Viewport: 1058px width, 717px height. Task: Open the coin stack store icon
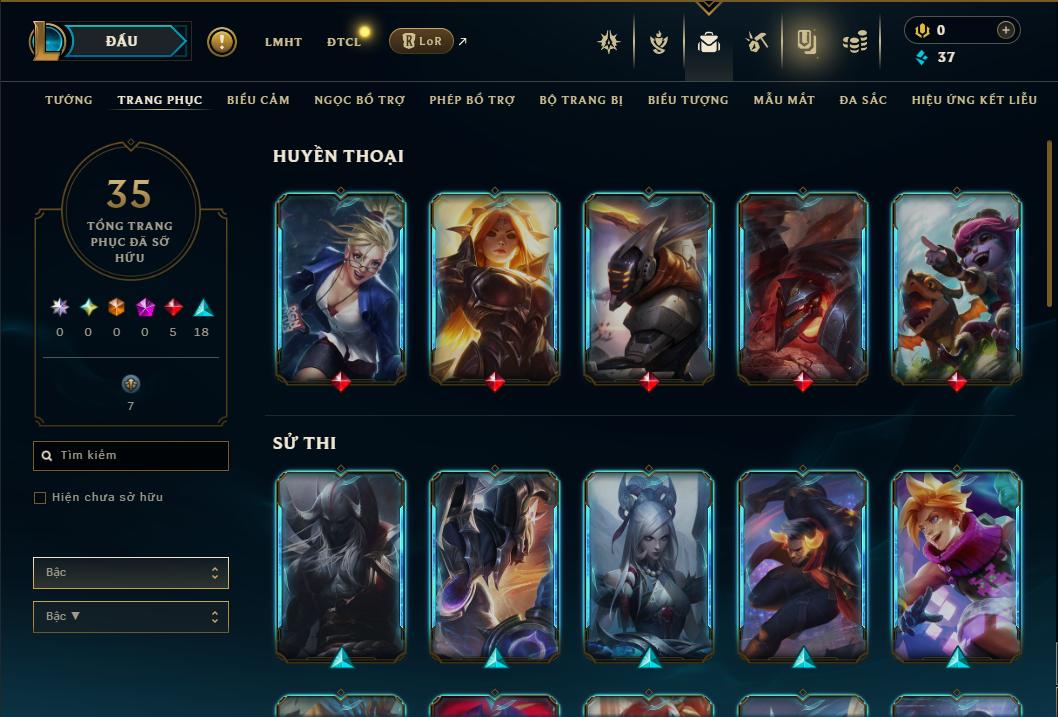(x=854, y=42)
